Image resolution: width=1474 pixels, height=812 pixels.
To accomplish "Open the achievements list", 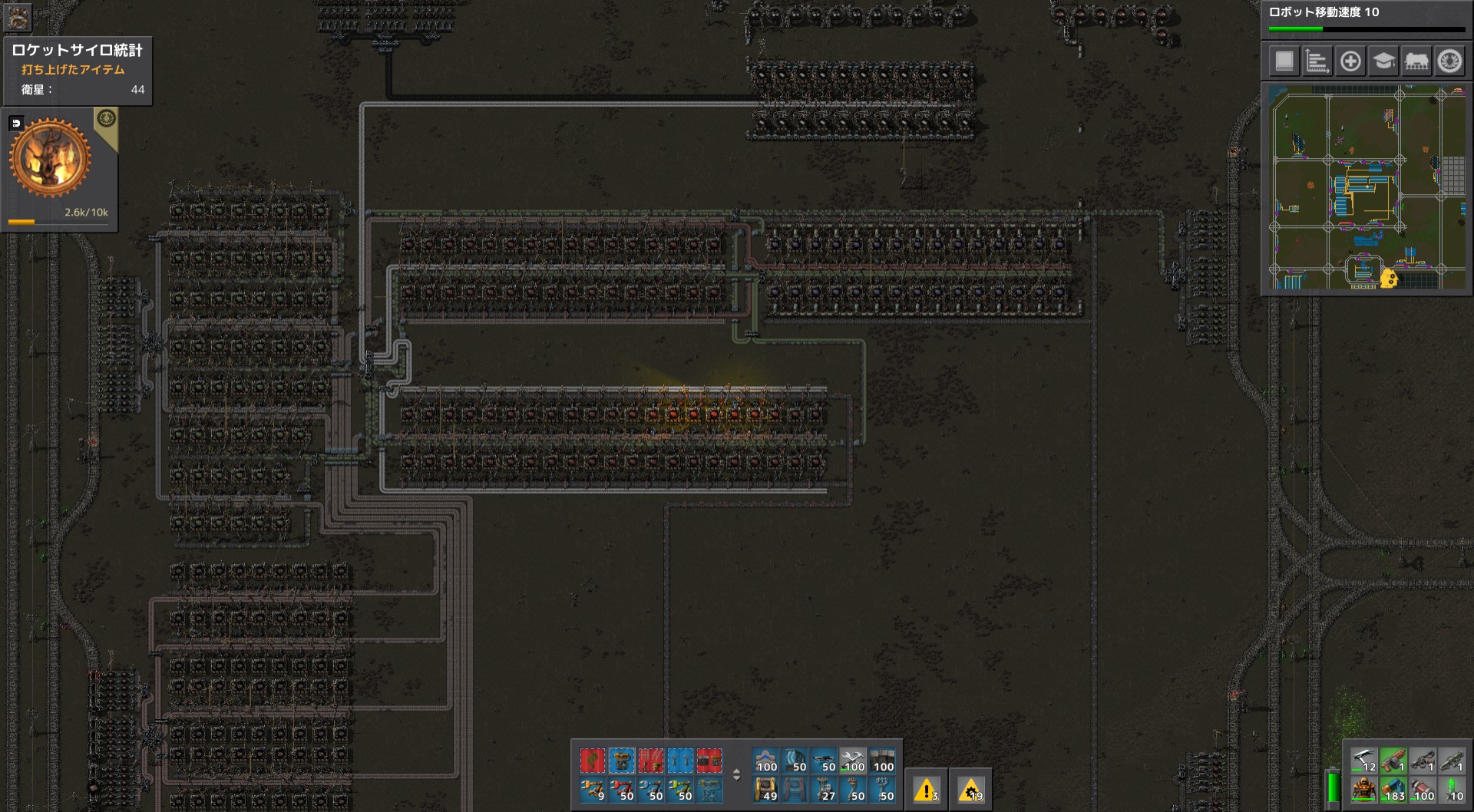I will tap(1452, 61).
